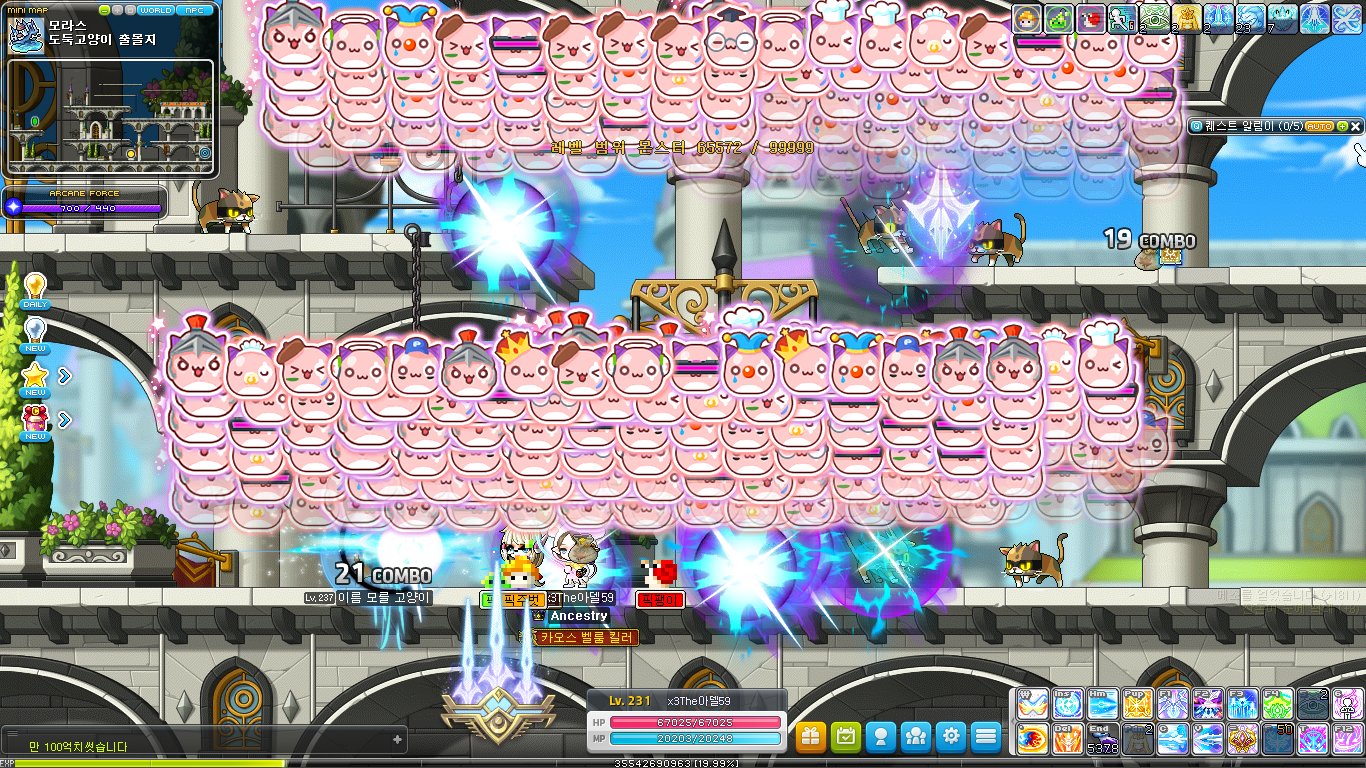This screenshot has height=768, width=1366.
Task: Collapse the minimap with the minus button
Action: [x=104, y=10]
